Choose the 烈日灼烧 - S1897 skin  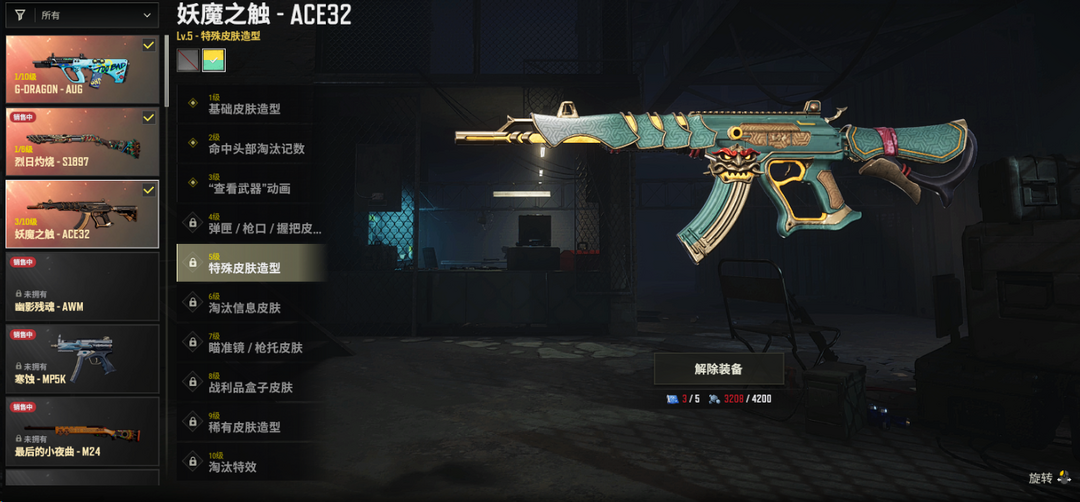click(x=82, y=141)
